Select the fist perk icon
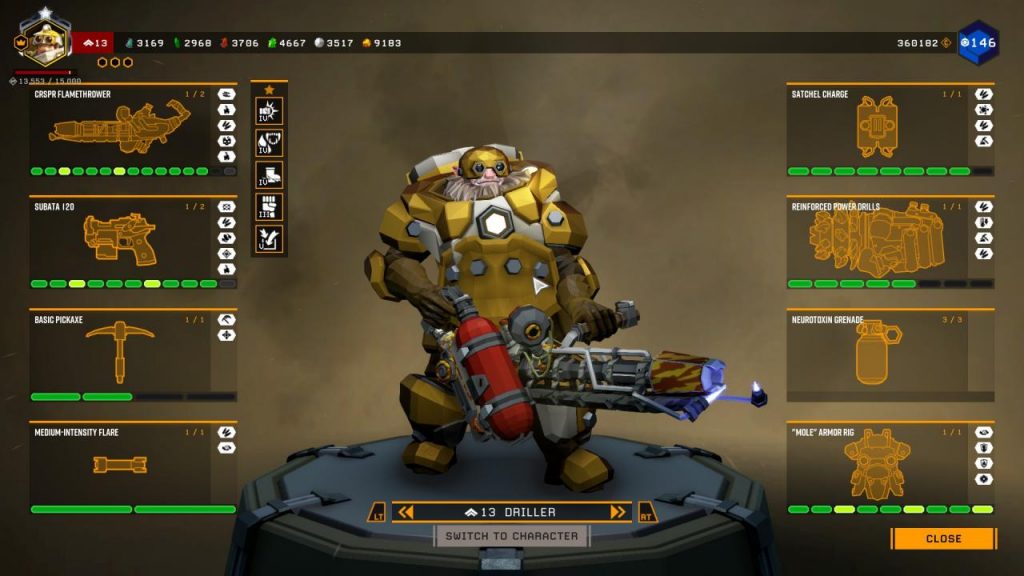The image size is (1024, 576). [269, 207]
